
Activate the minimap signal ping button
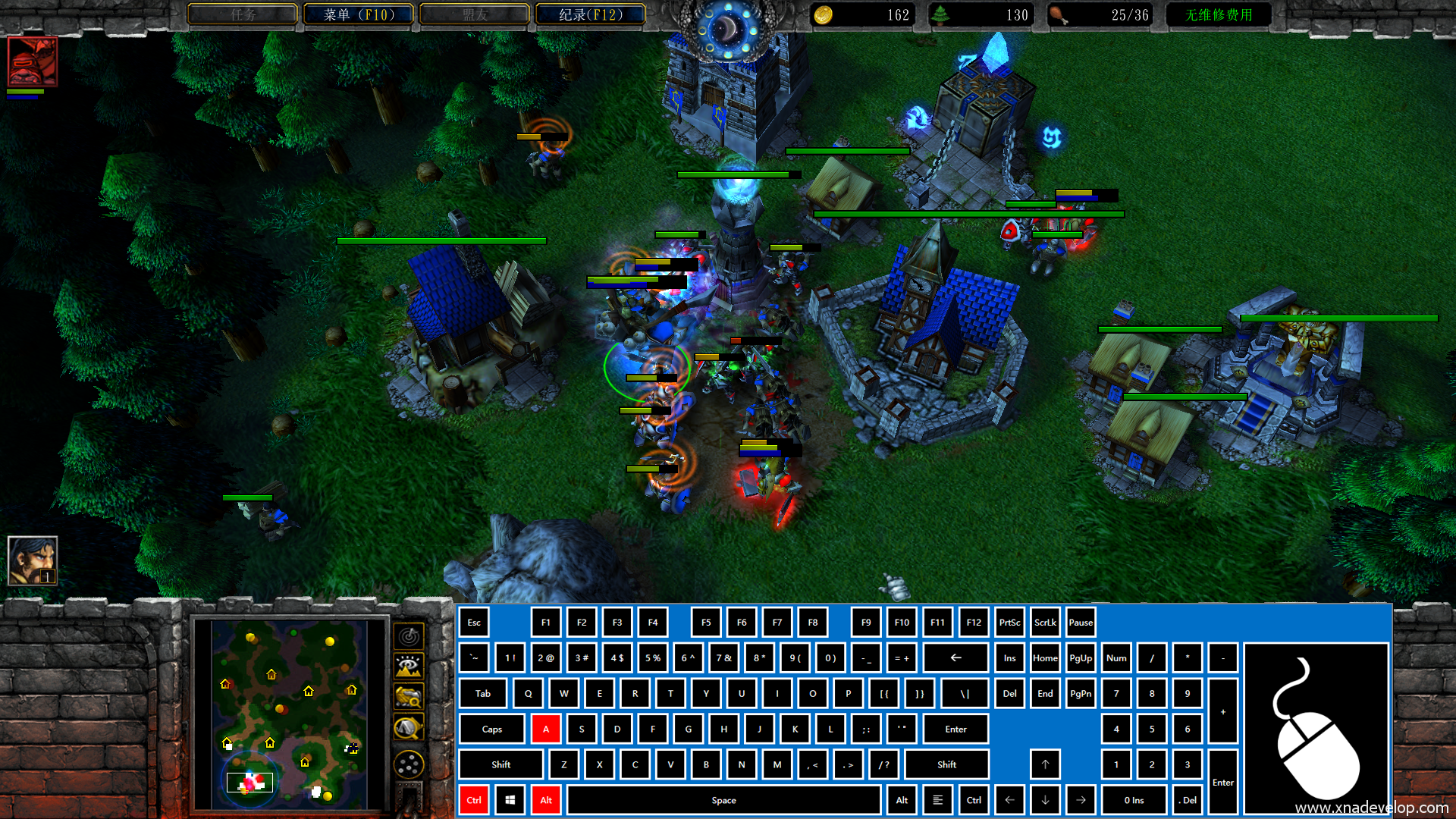pyautogui.click(x=409, y=636)
